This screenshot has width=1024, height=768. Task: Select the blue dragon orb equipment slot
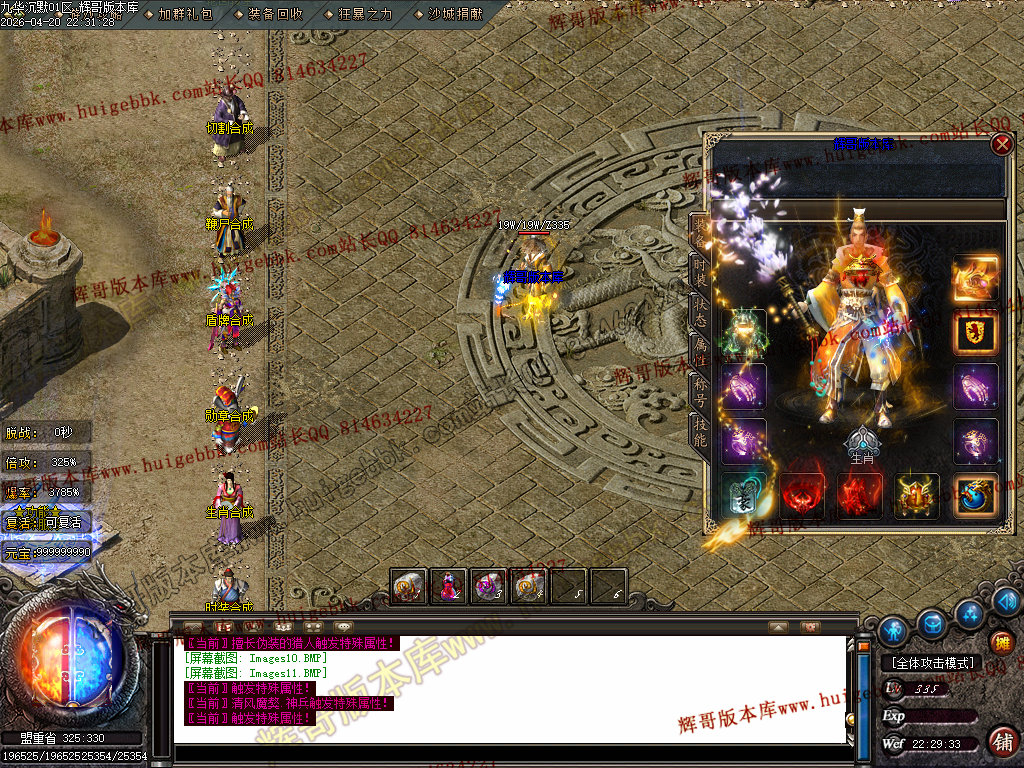click(975, 496)
